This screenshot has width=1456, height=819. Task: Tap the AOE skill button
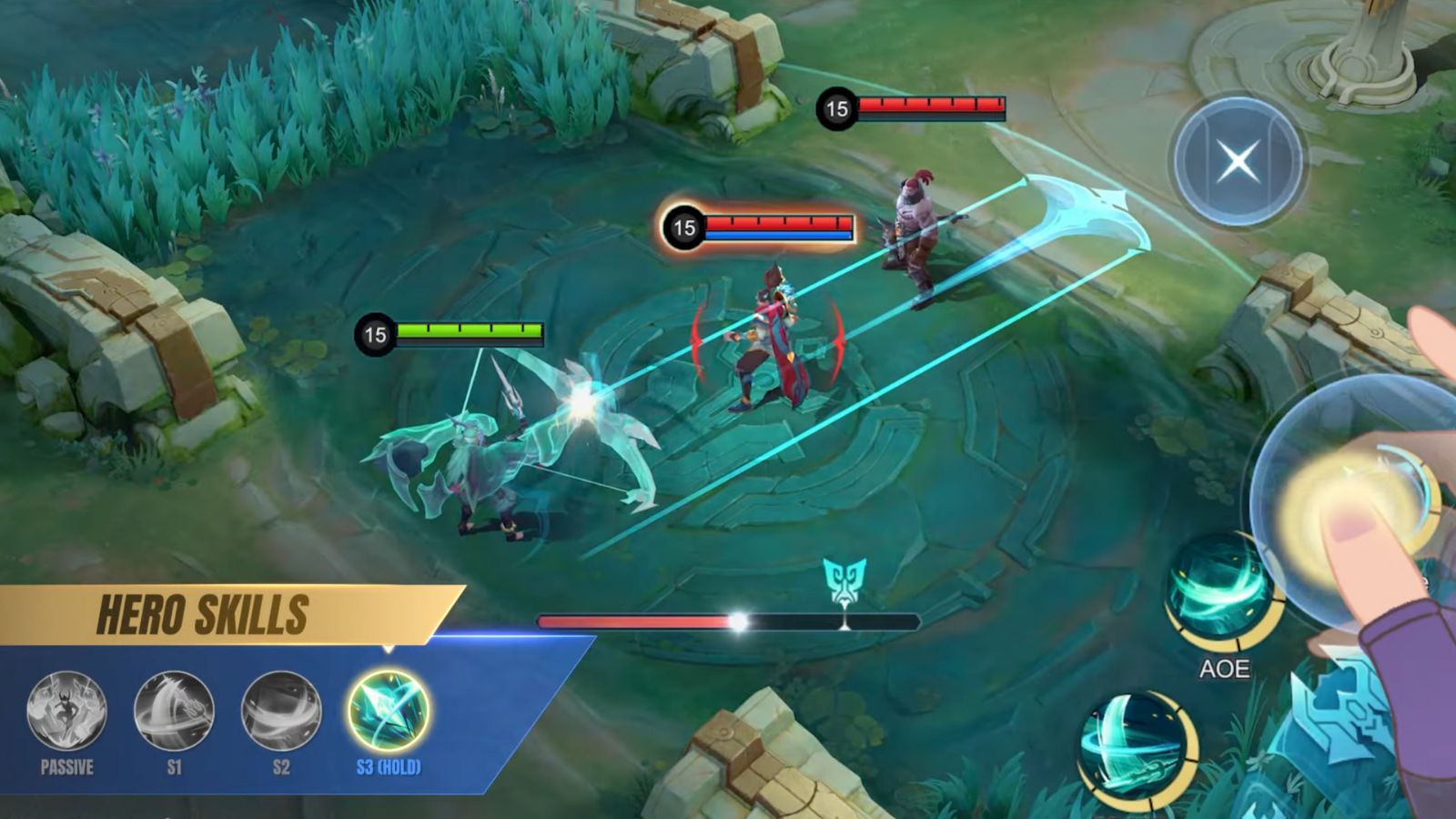coord(1220,592)
